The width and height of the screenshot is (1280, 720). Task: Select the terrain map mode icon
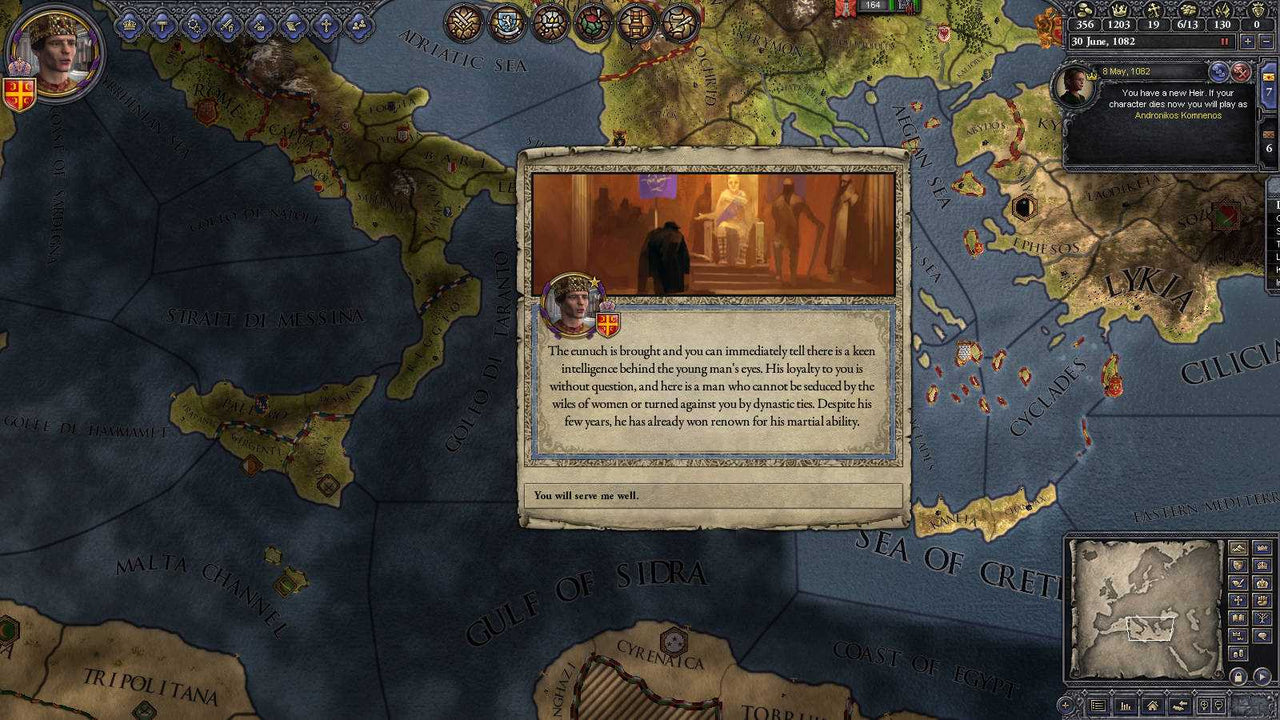pos(1239,548)
